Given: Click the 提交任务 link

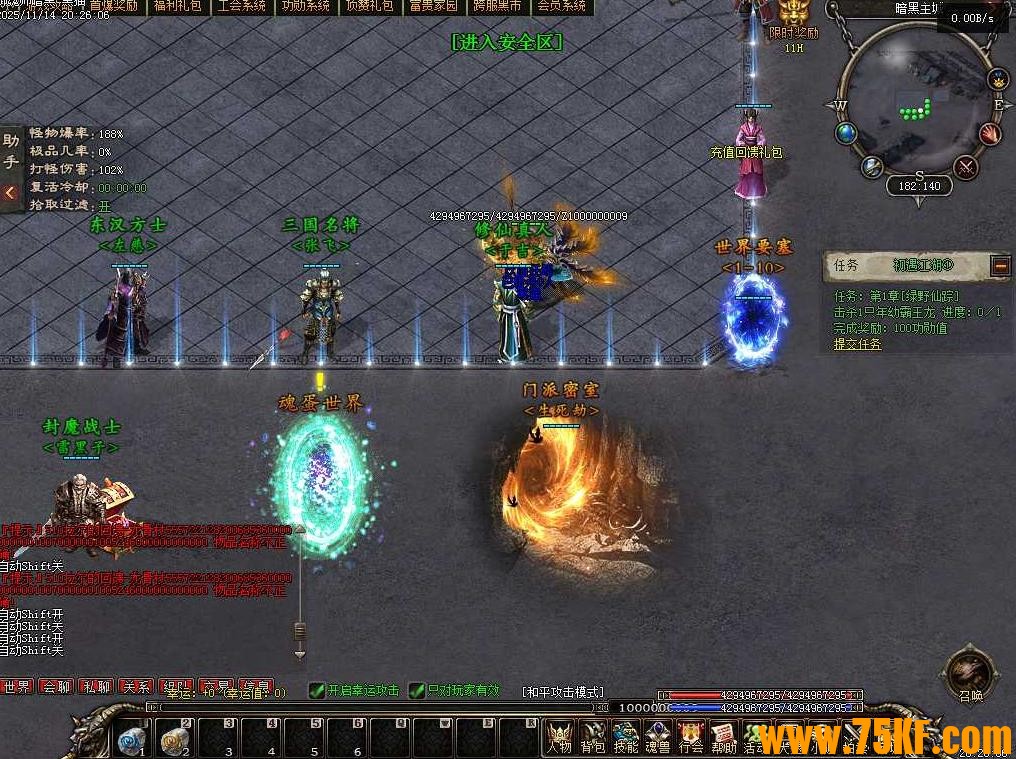Looking at the screenshot, I should (858, 344).
